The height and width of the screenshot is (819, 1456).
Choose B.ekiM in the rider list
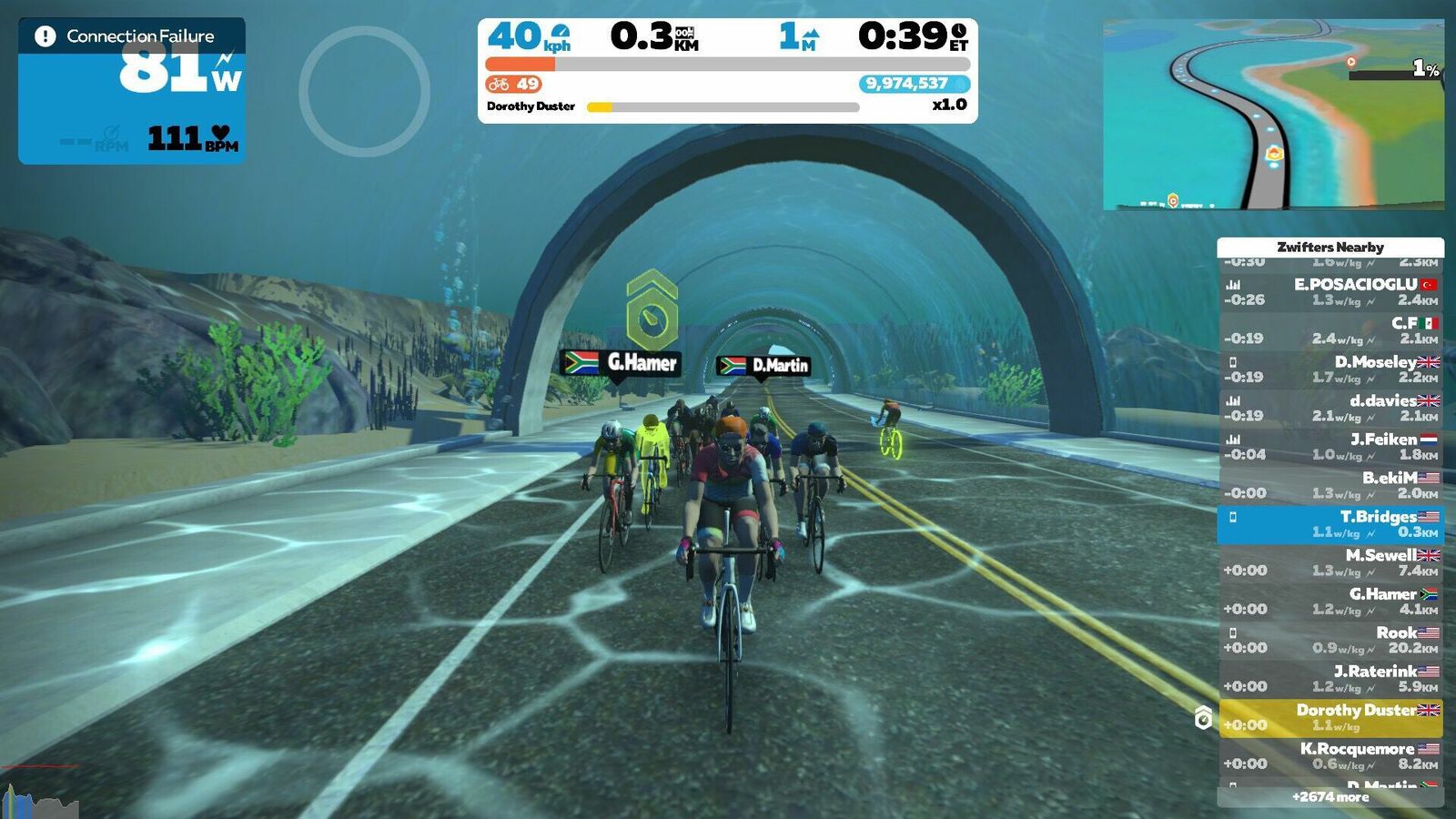[1330, 485]
